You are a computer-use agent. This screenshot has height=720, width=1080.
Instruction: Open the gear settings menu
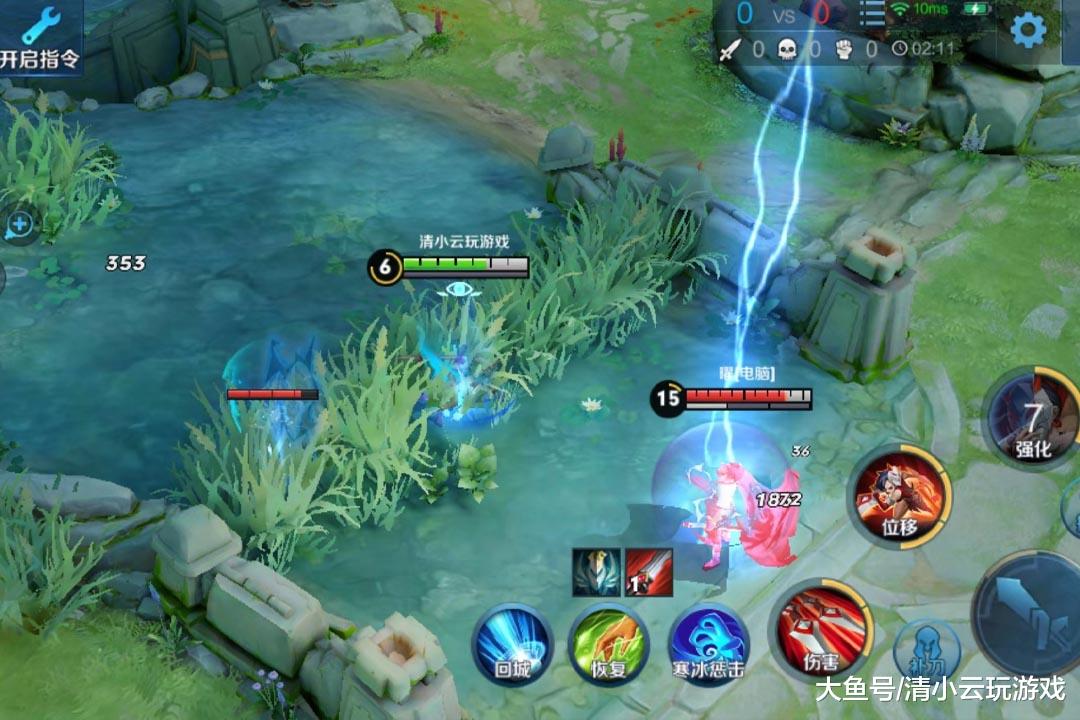point(1027,31)
